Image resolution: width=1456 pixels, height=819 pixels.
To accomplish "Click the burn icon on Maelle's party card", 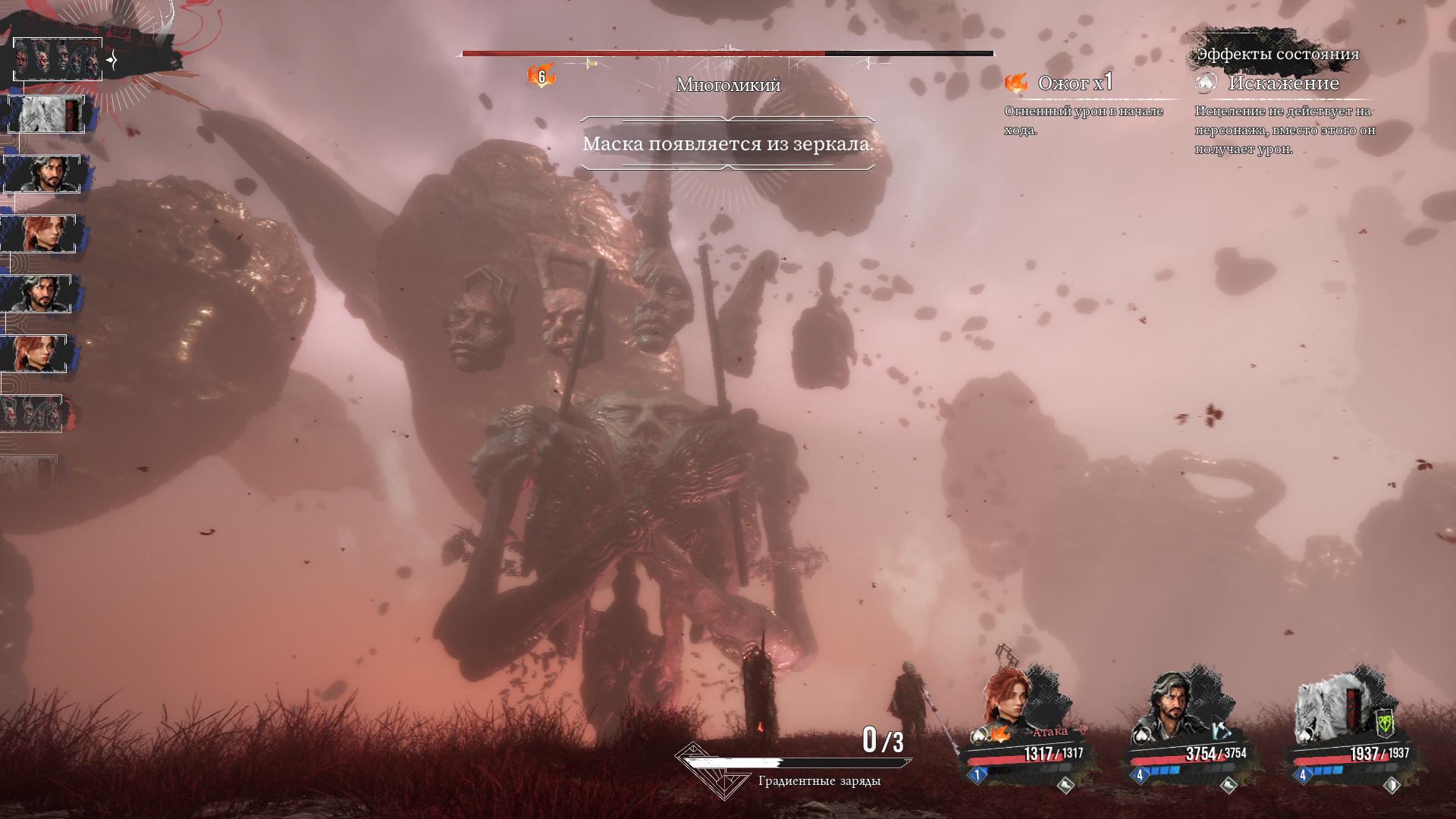I will click(1000, 734).
